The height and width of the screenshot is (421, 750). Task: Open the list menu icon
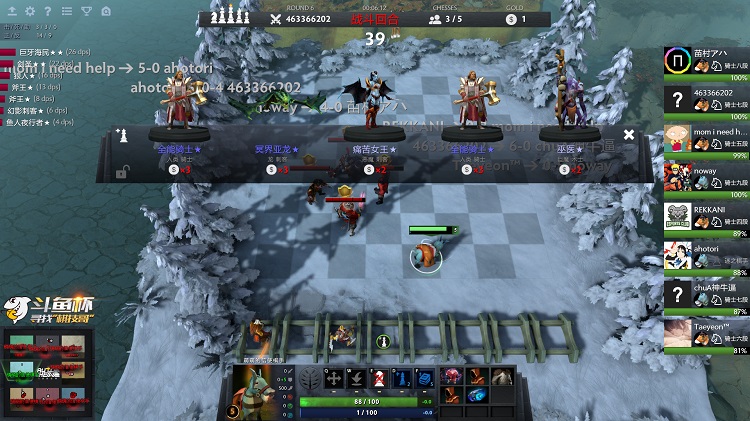(66, 11)
